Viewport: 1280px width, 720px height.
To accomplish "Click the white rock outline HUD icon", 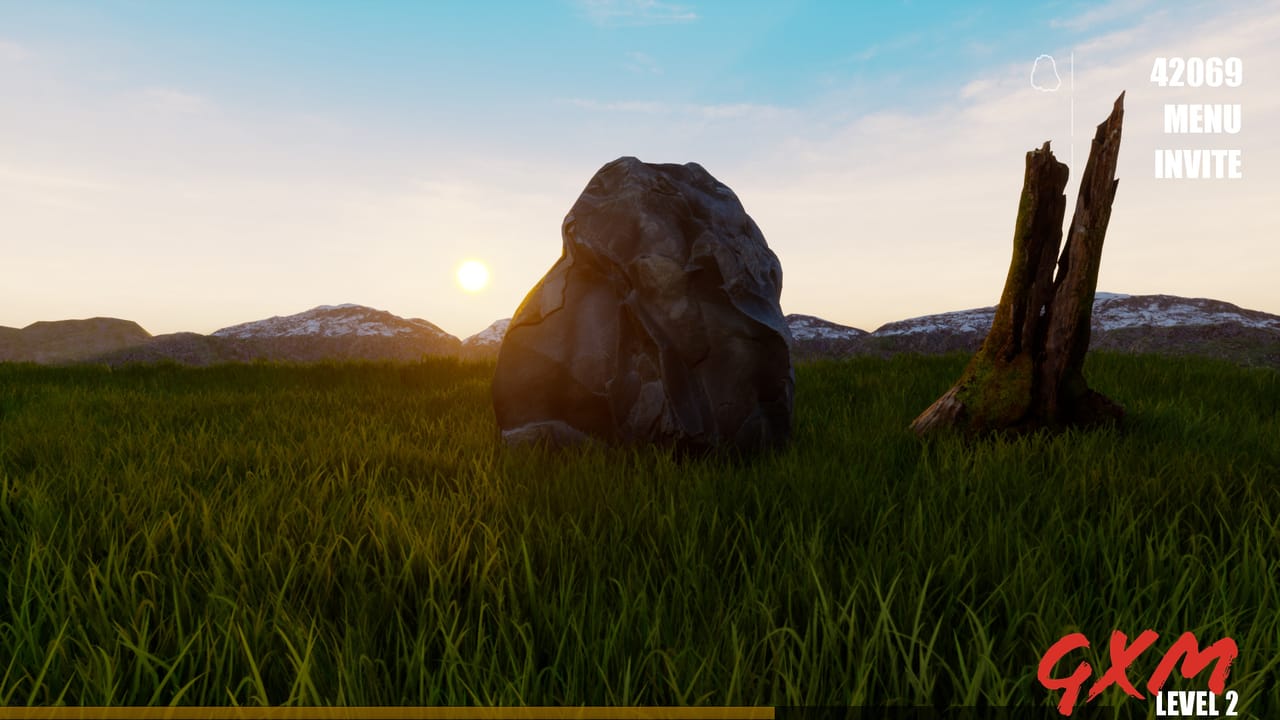I will pos(1044,71).
